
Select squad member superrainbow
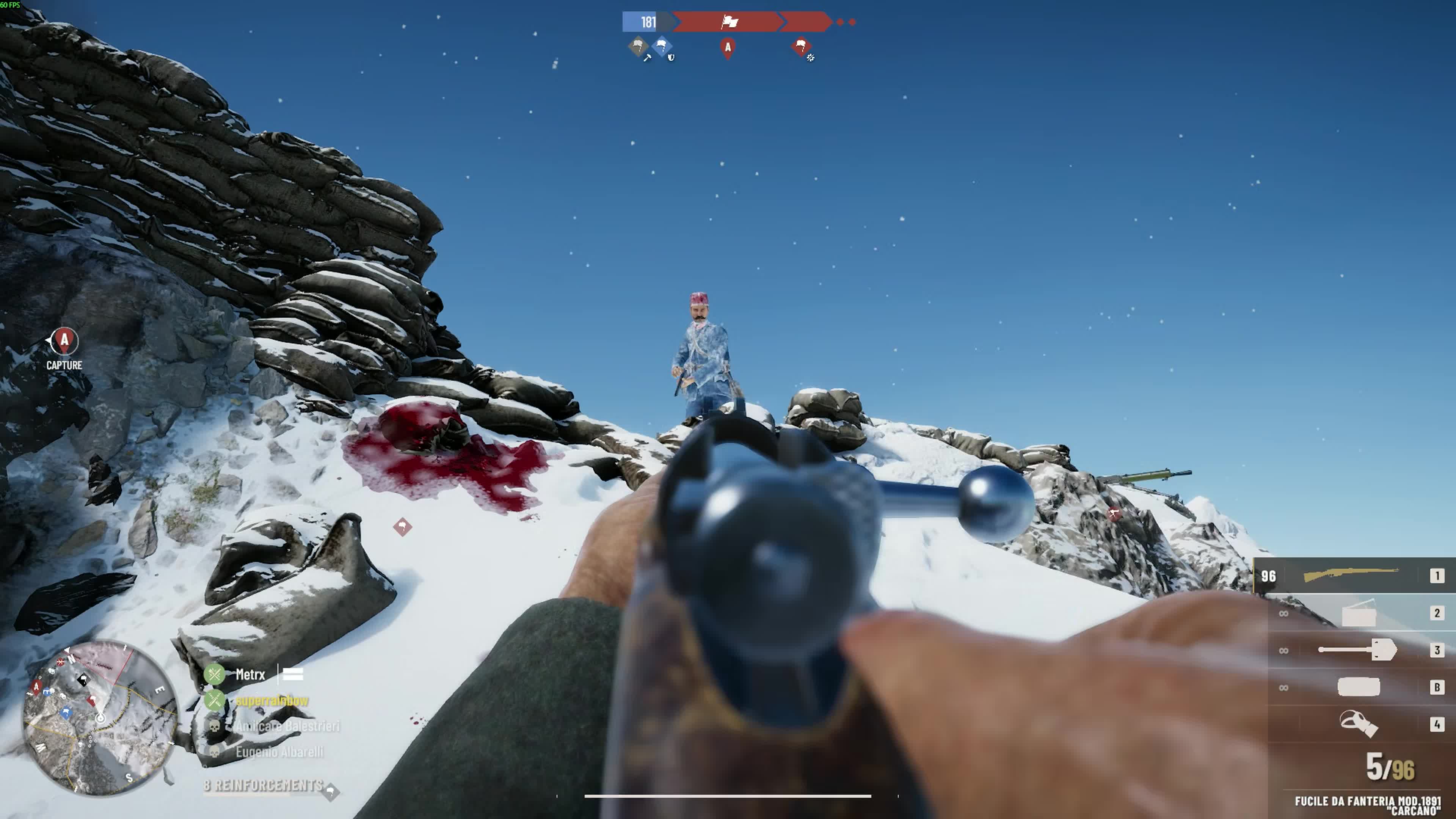[272, 700]
